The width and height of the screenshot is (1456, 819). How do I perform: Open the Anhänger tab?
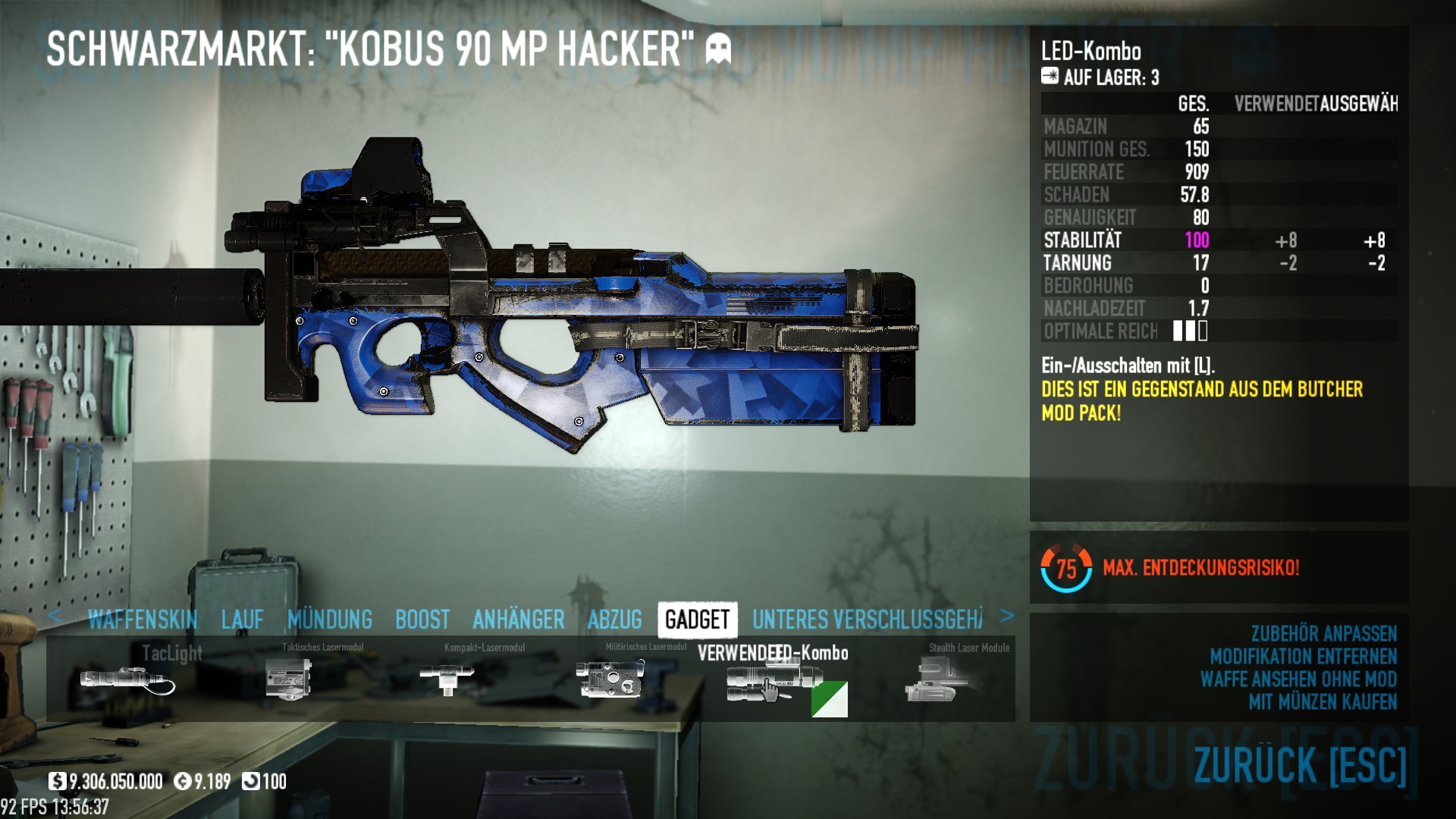click(x=519, y=620)
